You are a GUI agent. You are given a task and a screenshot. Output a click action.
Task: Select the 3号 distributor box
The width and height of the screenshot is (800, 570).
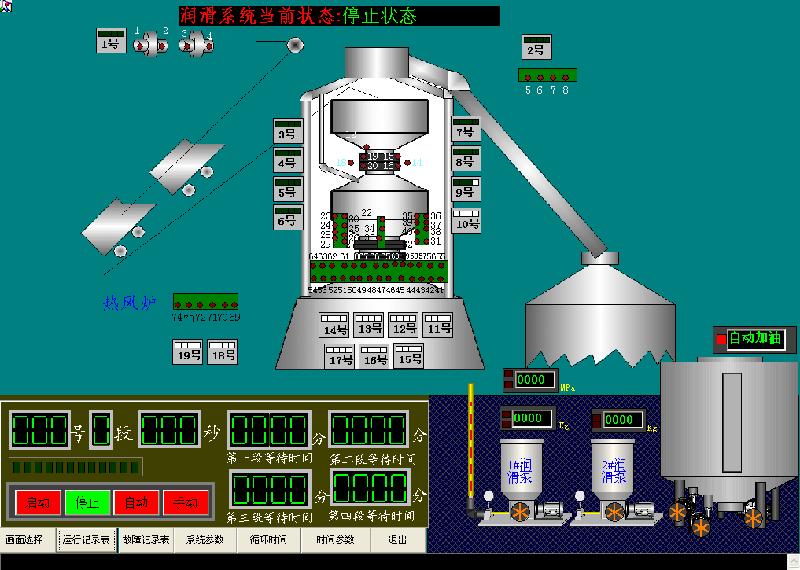point(288,132)
